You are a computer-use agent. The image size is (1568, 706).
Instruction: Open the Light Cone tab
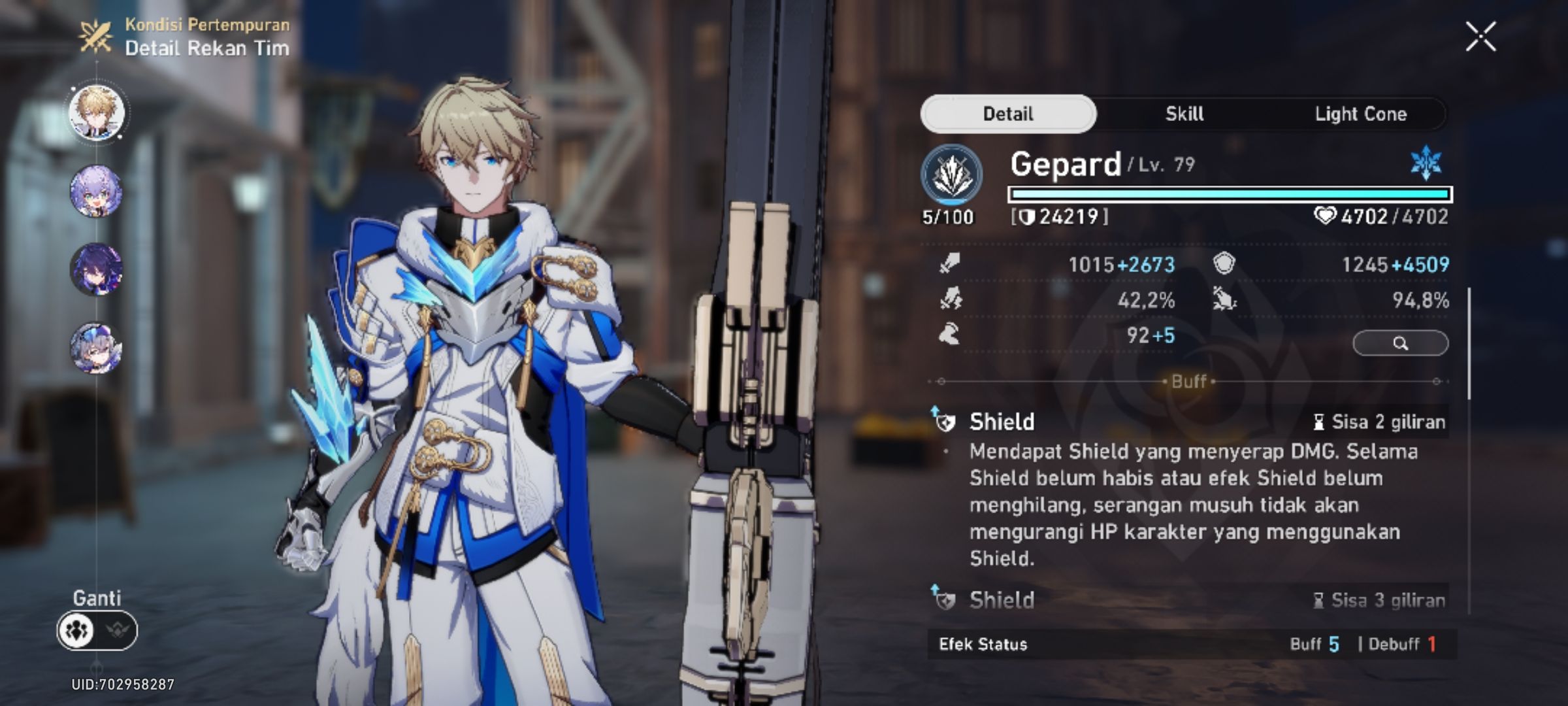coord(1362,113)
